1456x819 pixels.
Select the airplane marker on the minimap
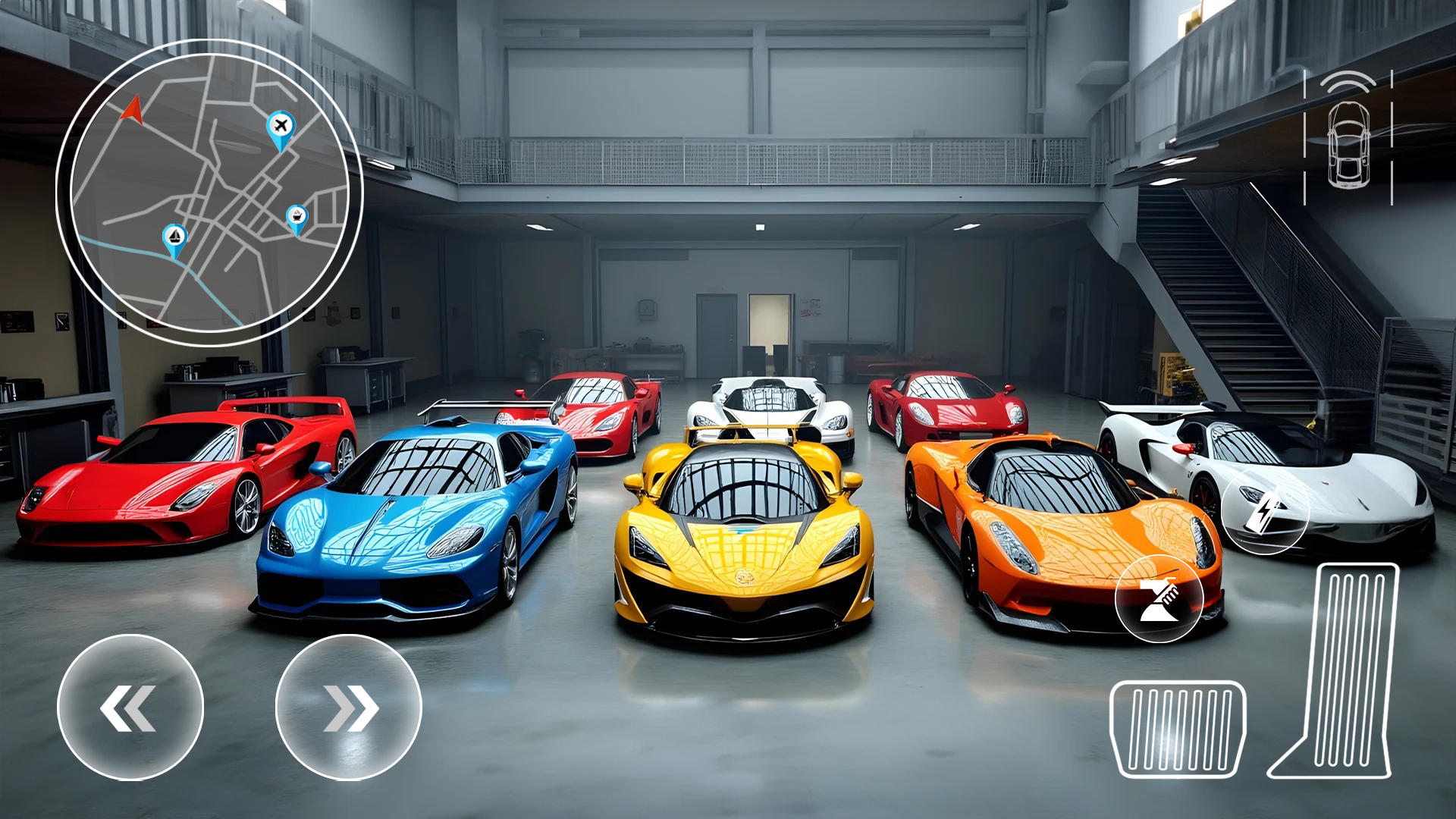pyautogui.click(x=281, y=127)
